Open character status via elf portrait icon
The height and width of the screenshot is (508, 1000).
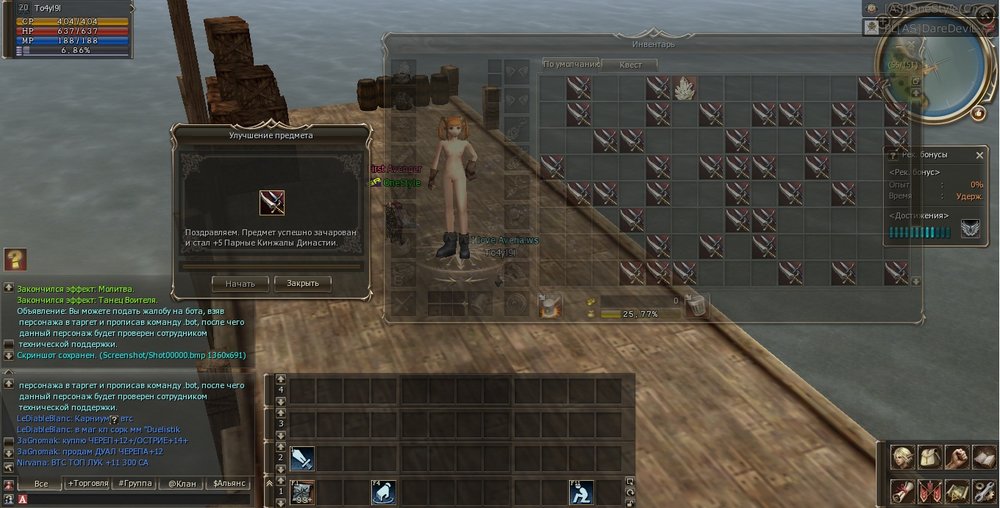pyautogui.click(x=903, y=459)
